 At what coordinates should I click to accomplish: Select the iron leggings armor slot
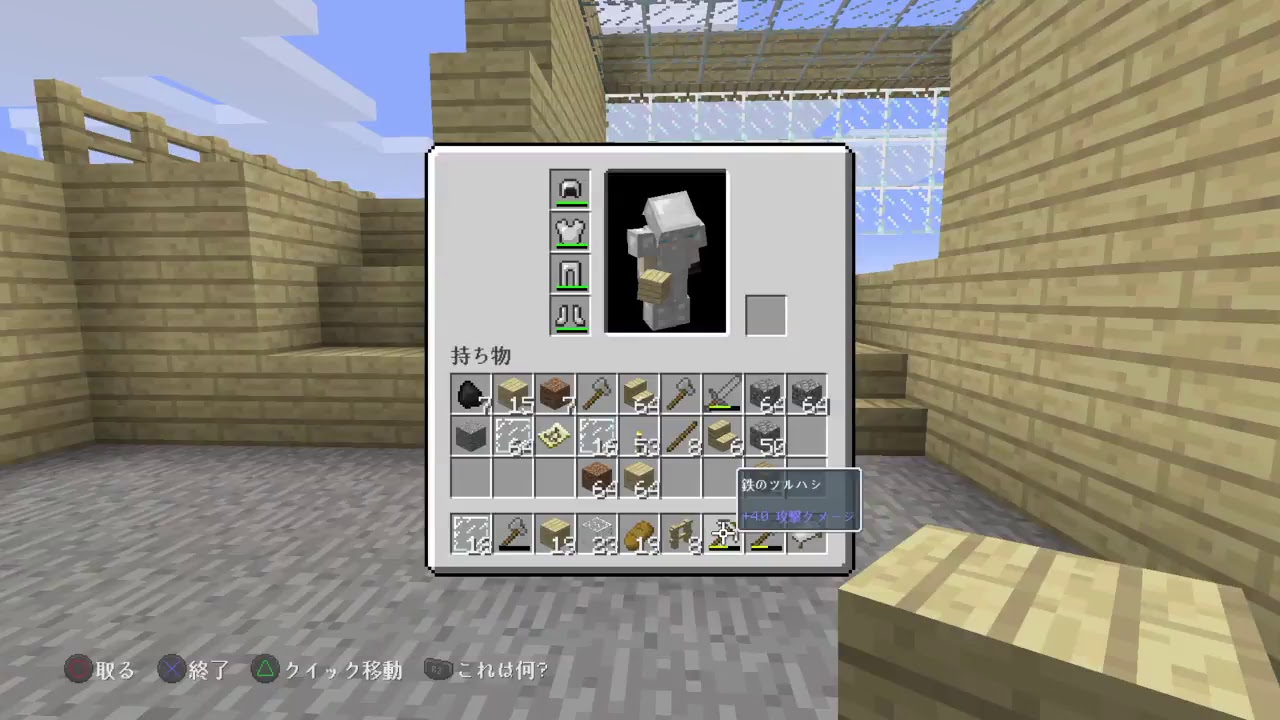pos(570,274)
